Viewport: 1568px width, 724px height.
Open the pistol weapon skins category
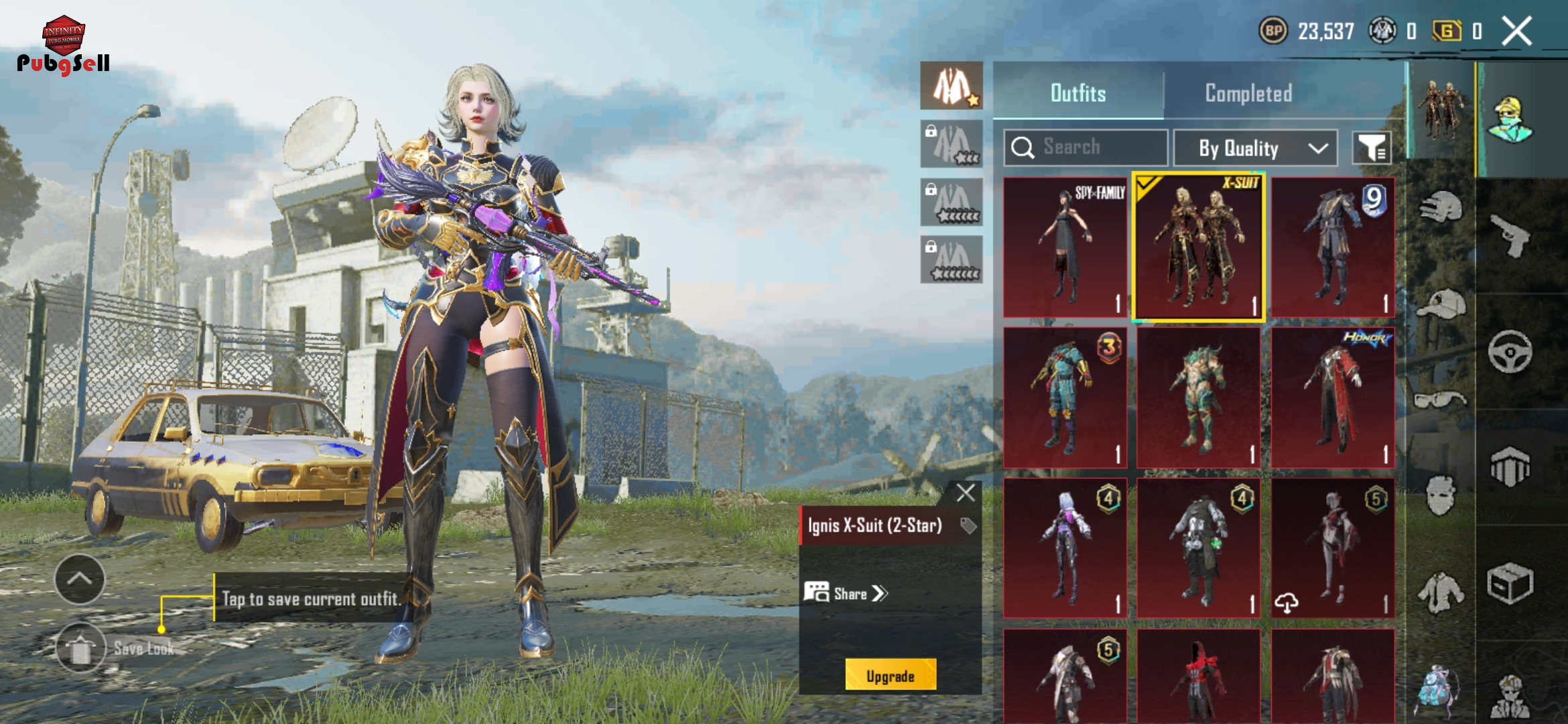[1510, 235]
